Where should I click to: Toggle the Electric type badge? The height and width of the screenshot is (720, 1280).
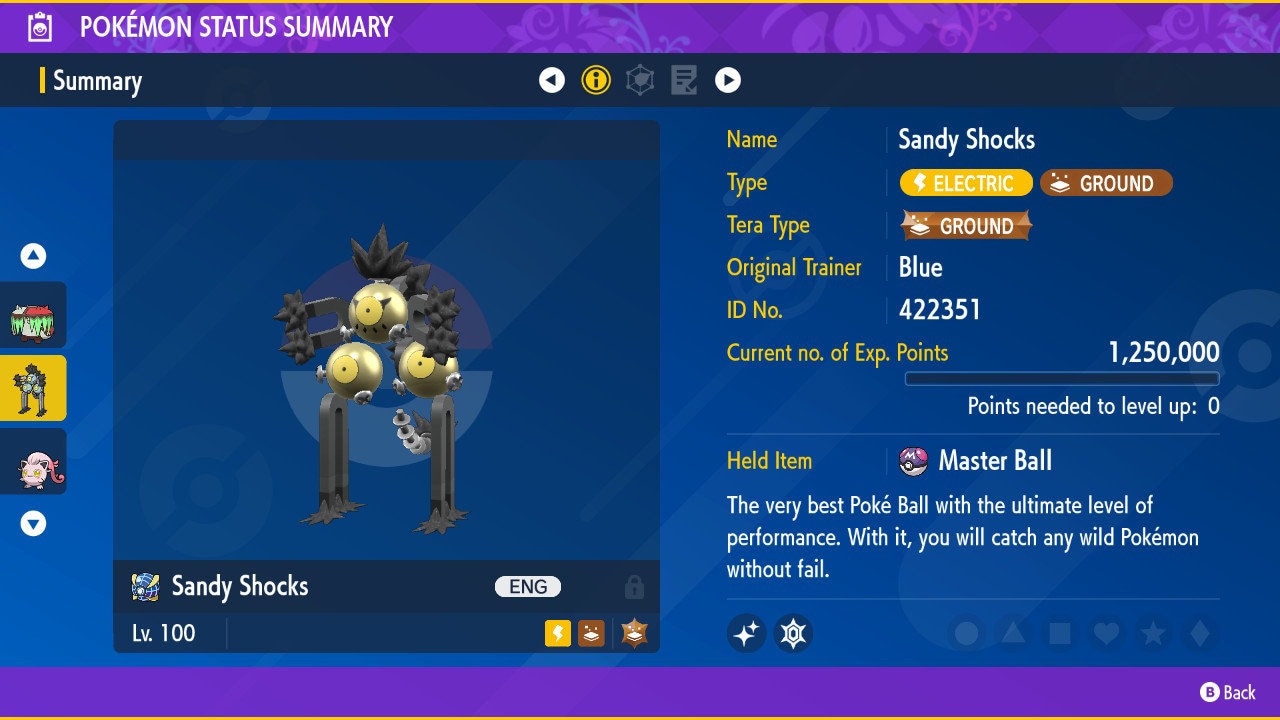pyautogui.click(x=965, y=183)
